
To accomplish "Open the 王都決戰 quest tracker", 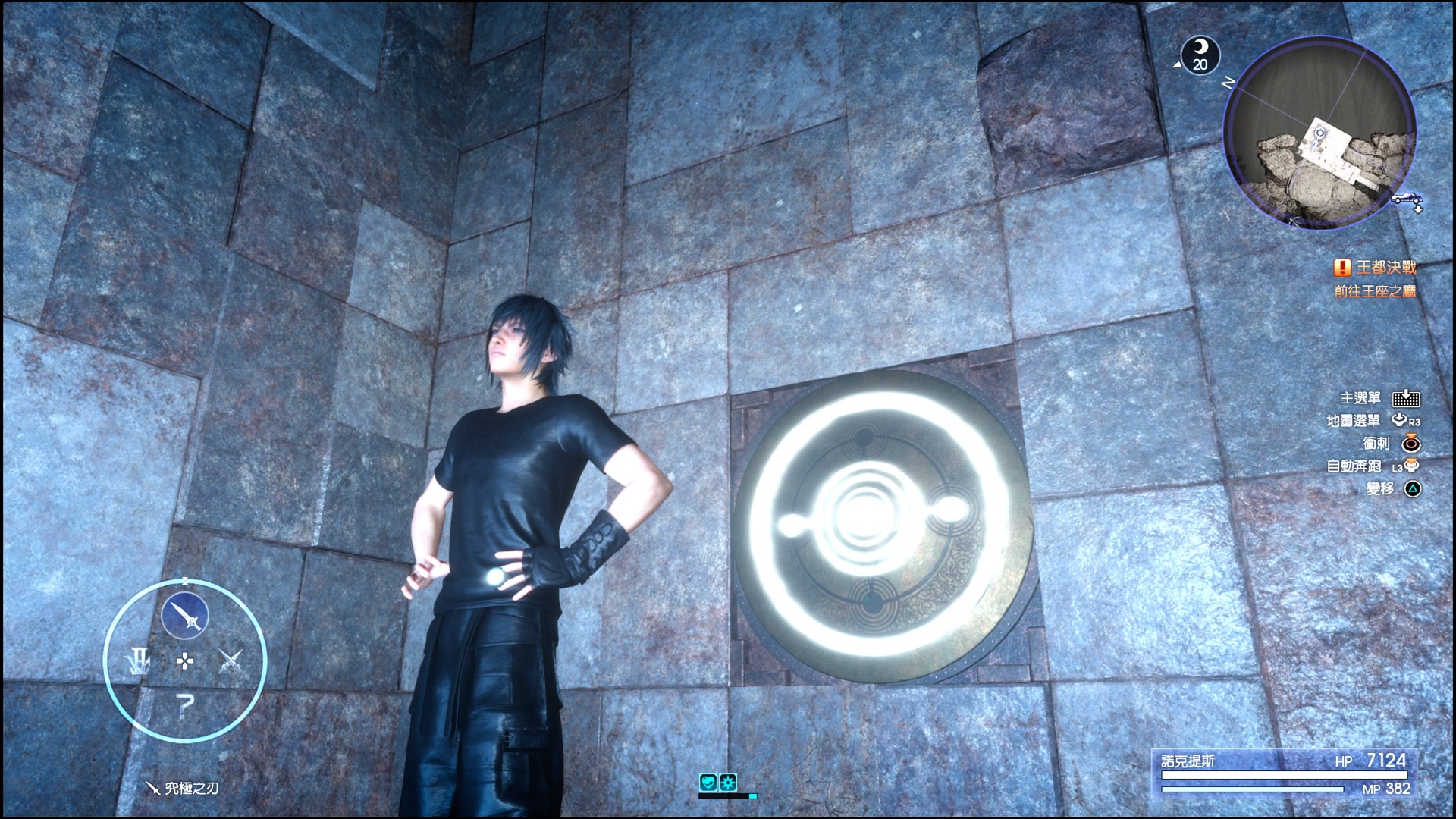I will tap(1376, 268).
